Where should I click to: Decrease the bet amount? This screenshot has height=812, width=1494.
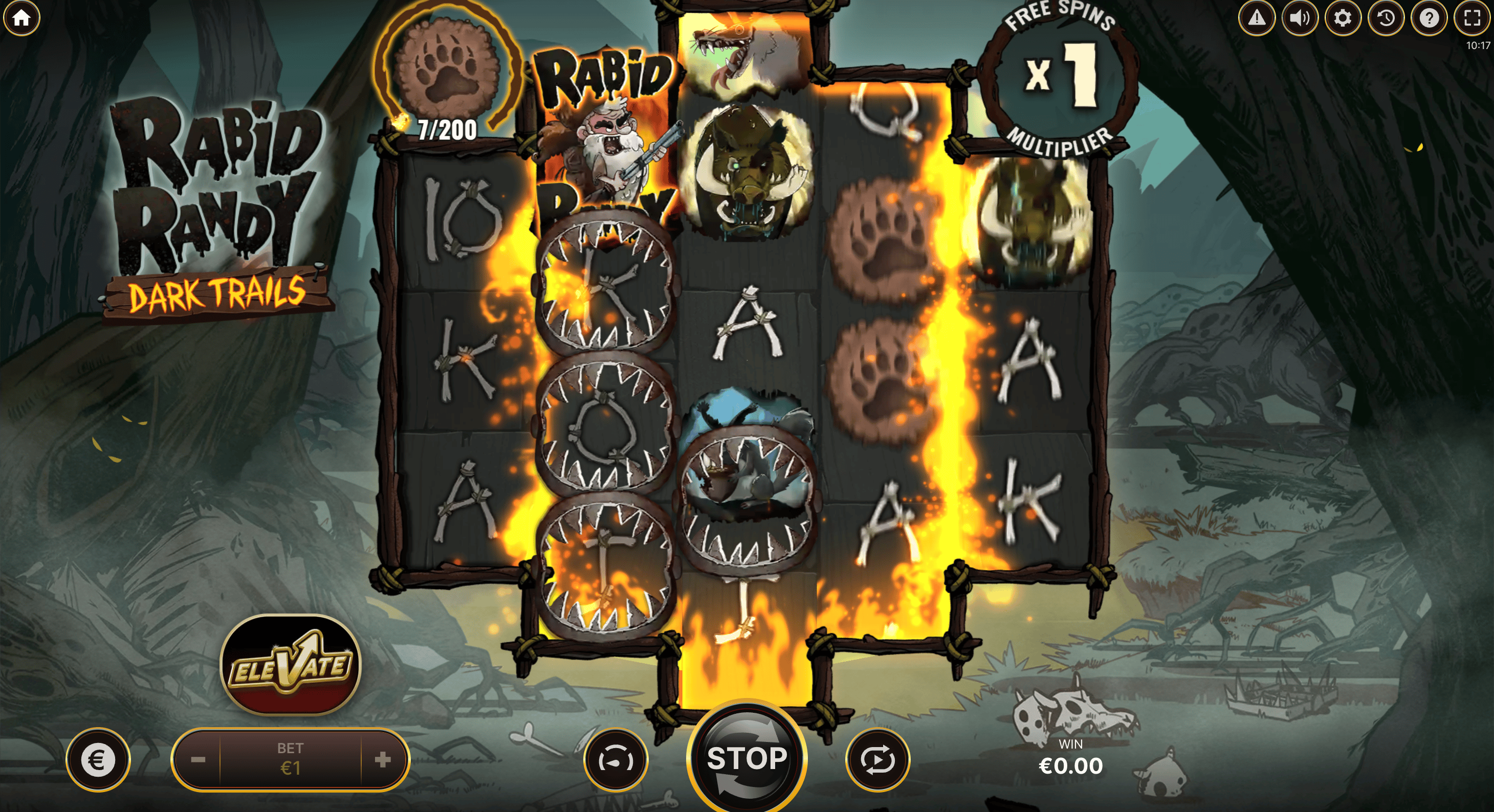198,759
